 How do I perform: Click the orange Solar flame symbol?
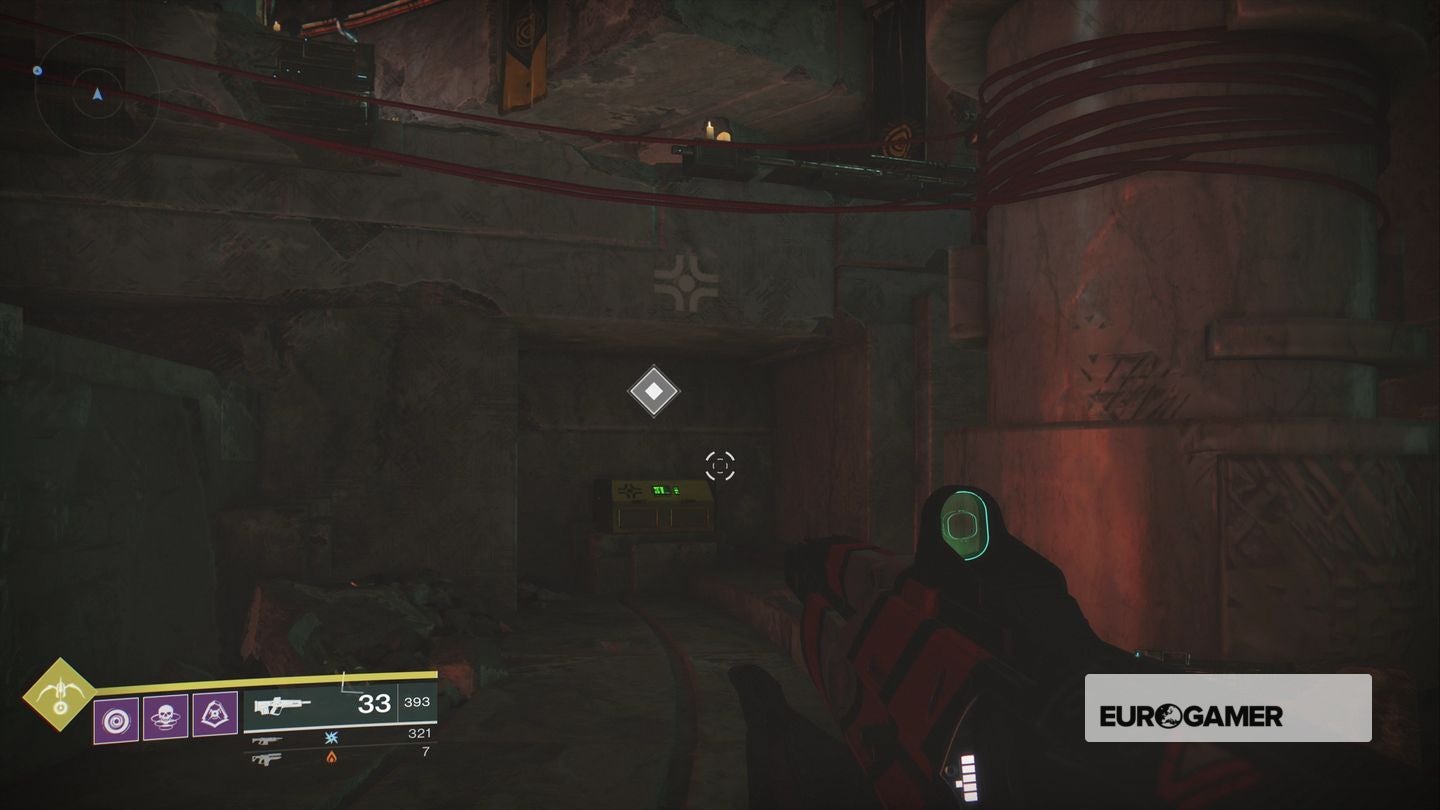click(x=331, y=758)
